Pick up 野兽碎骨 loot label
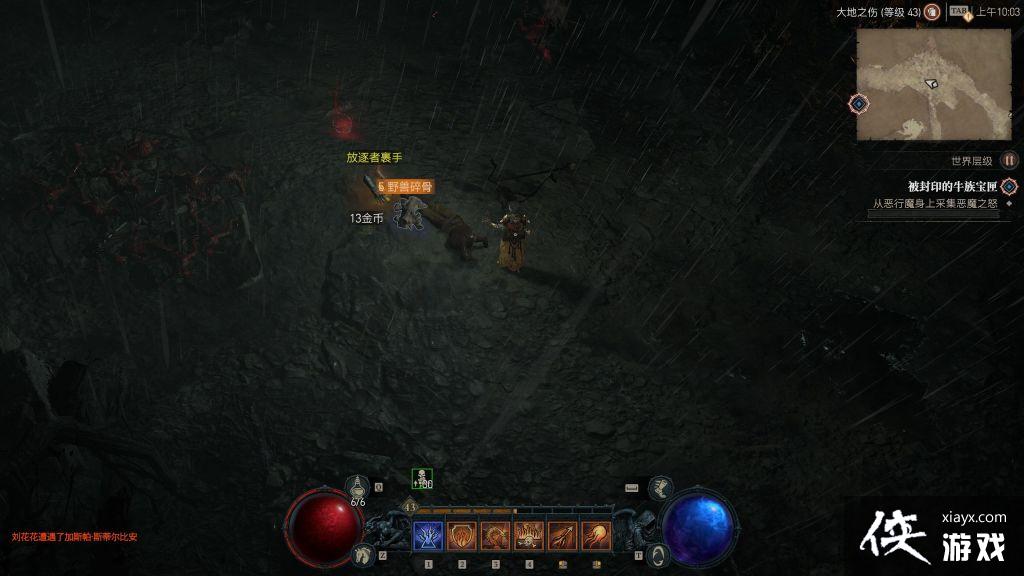Image resolution: width=1024 pixels, height=576 pixels. pyautogui.click(x=408, y=186)
